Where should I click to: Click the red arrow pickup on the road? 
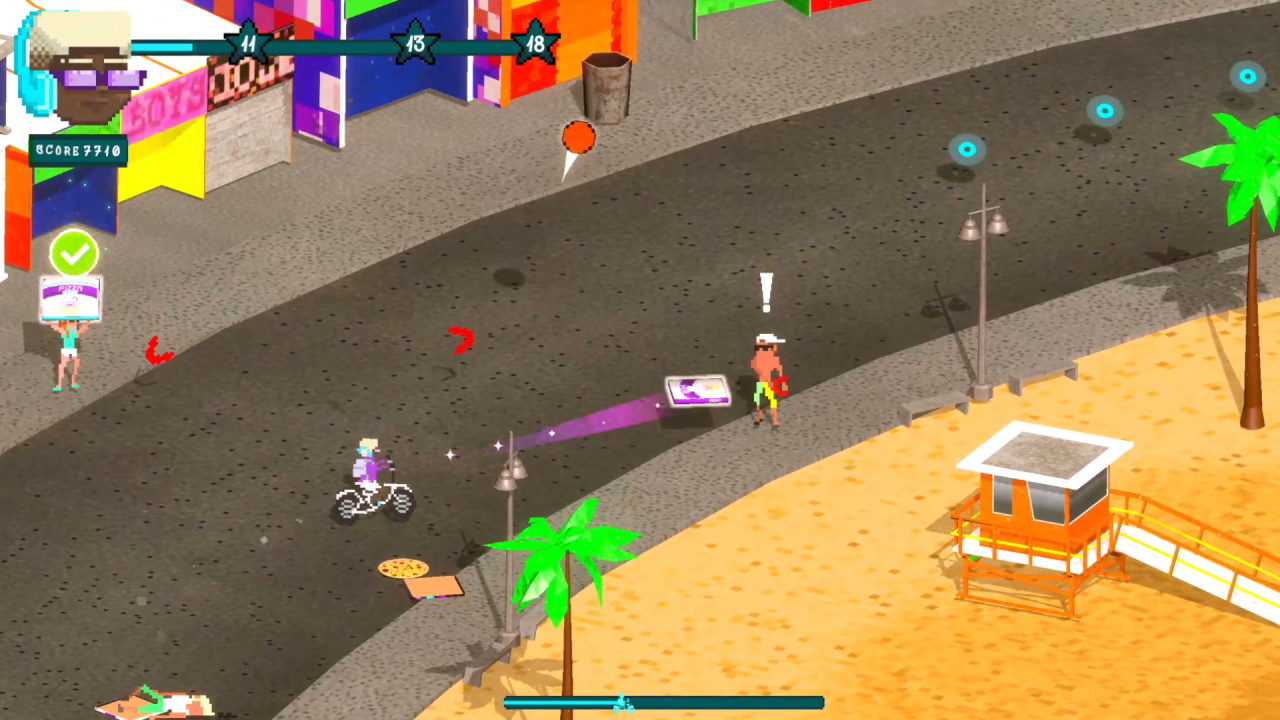460,341
